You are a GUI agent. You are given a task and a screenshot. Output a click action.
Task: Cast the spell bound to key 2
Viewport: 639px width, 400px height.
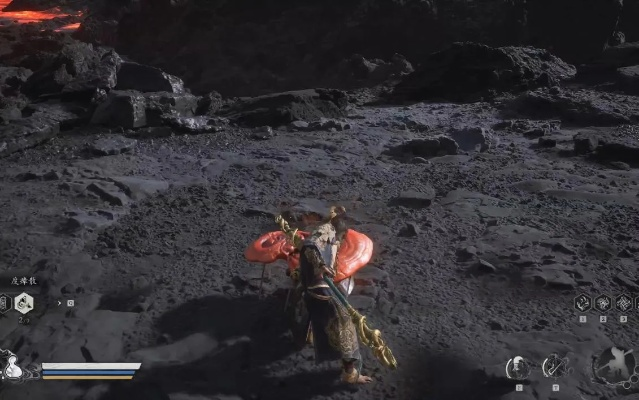coord(603,303)
